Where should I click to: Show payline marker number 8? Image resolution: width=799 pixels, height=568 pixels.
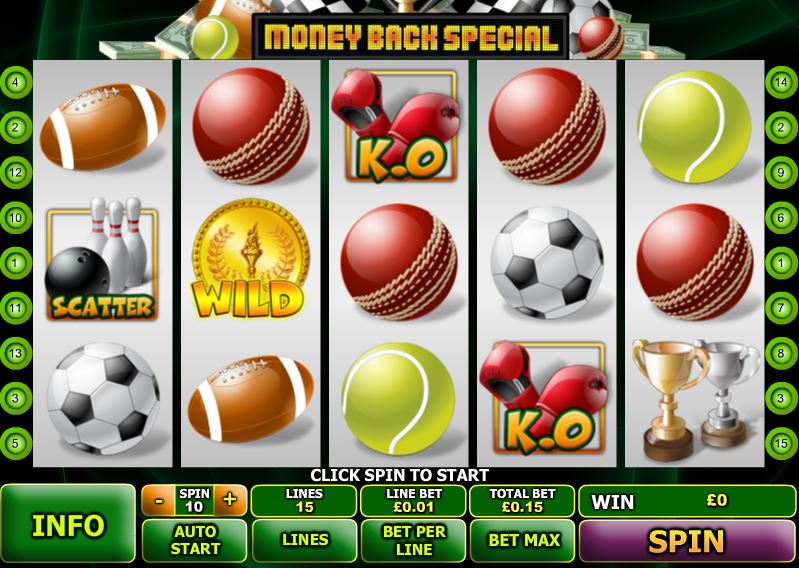pos(781,352)
